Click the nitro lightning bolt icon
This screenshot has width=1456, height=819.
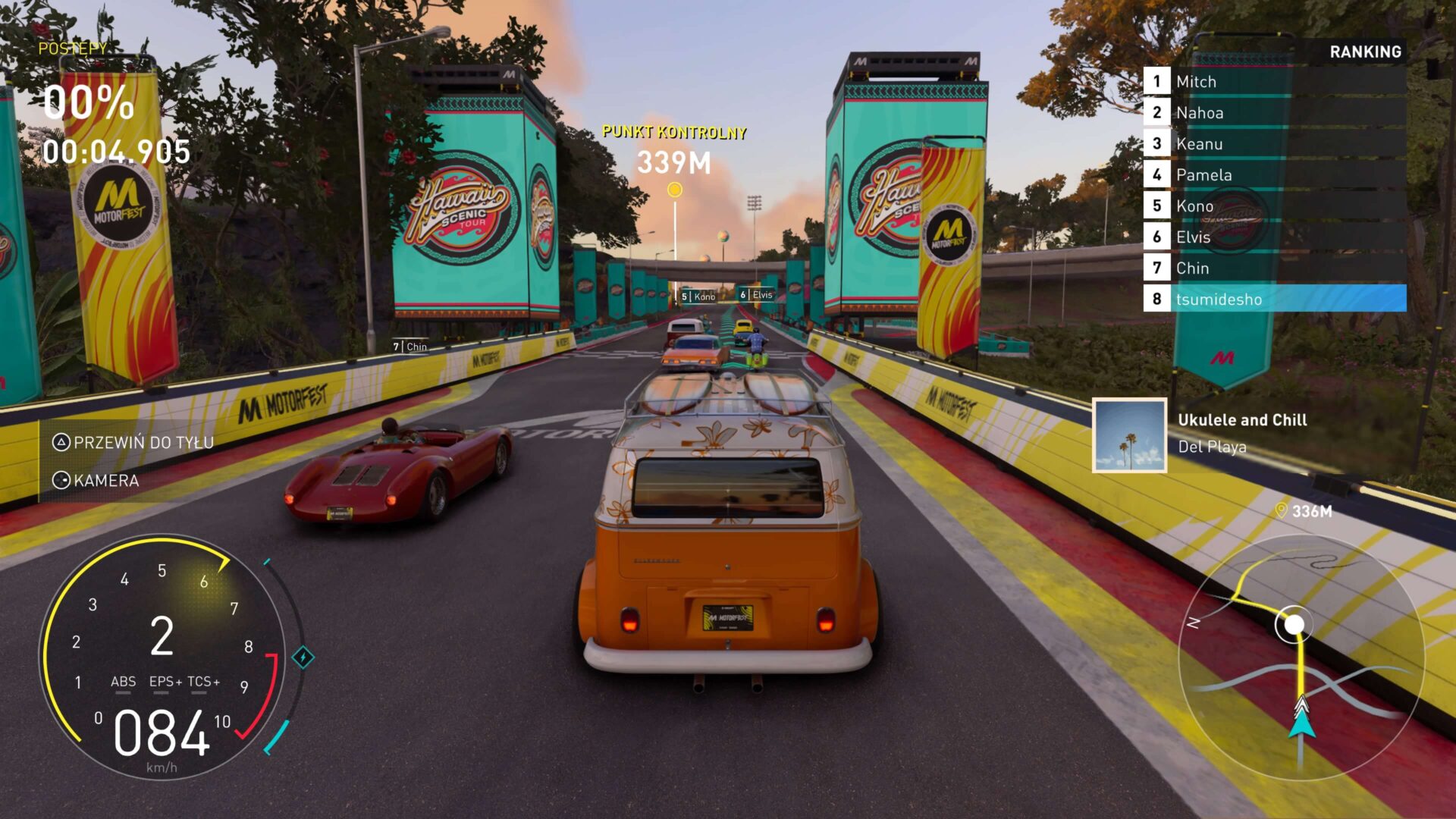coord(303,657)
